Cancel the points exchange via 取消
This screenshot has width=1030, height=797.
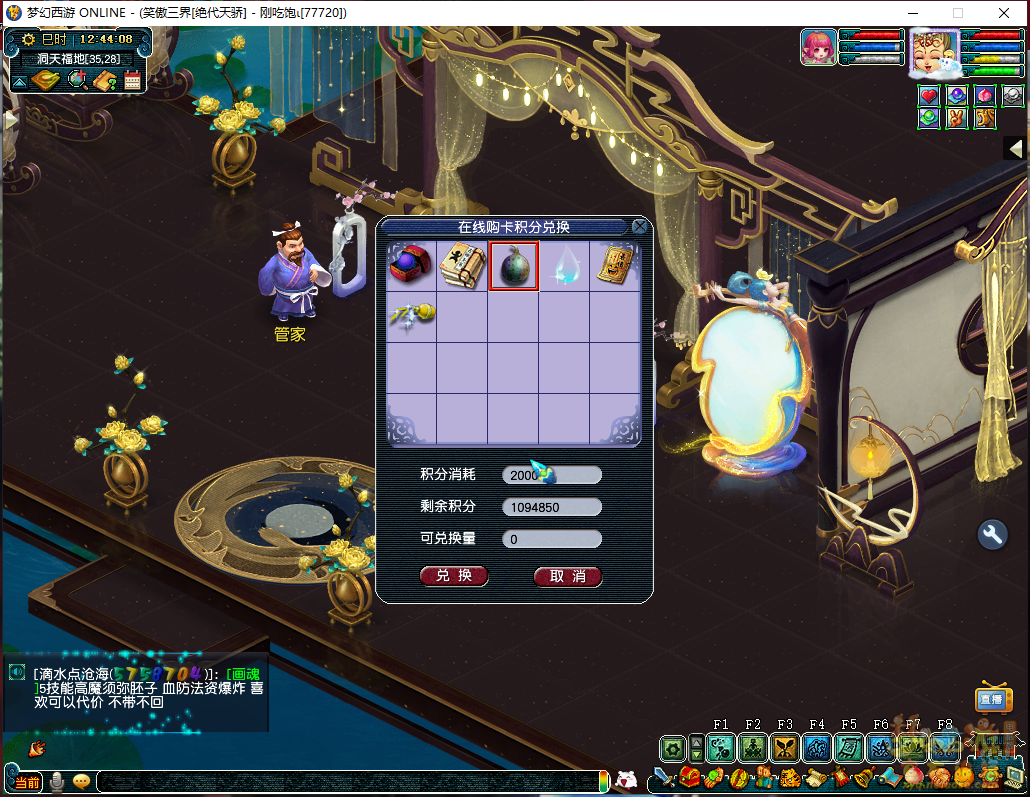pyautogui.click(x=567, y=576)
